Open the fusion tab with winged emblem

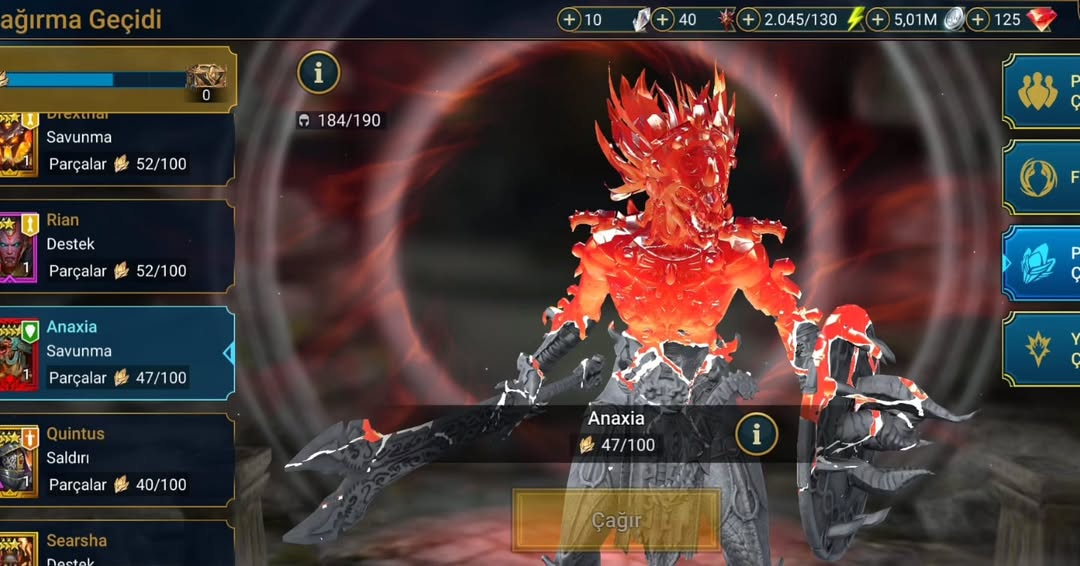1040,177
